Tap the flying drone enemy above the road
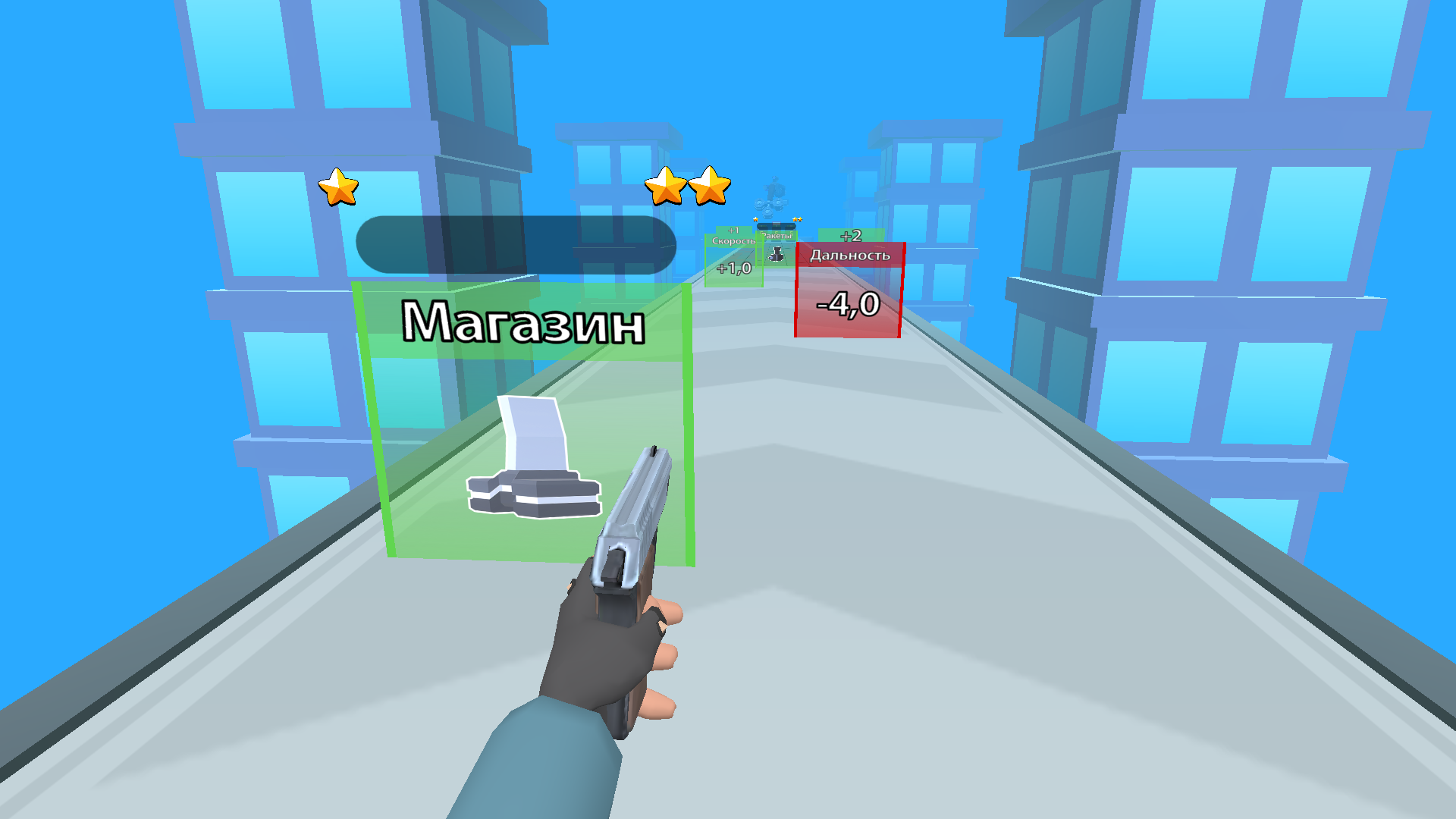 click(x=773, y=194)
